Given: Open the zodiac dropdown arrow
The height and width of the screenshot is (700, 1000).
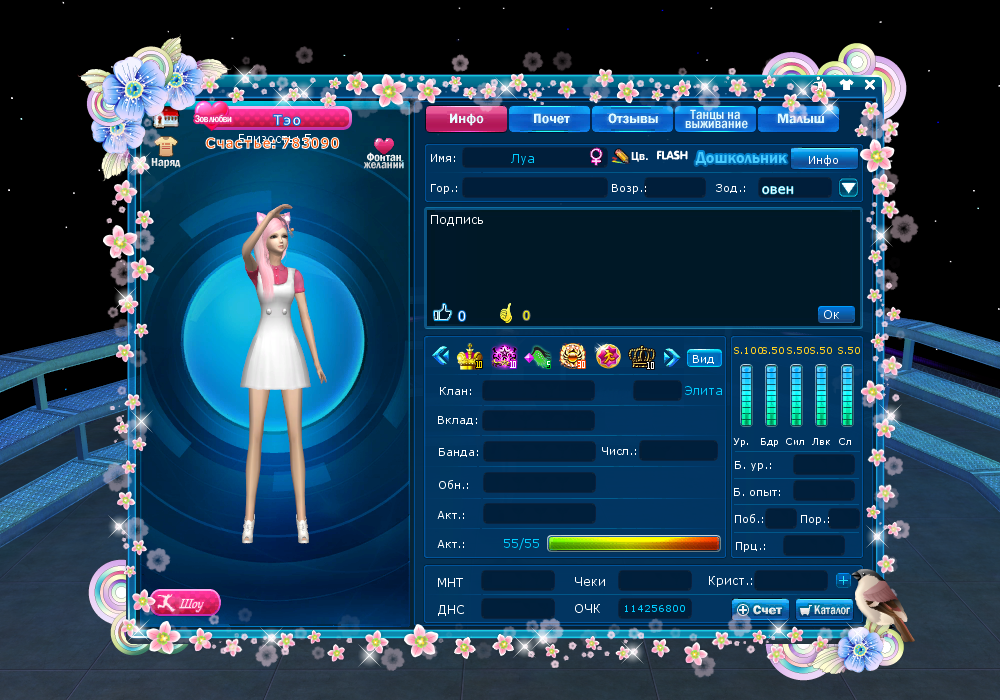Looking at the screenshot, I should coord(848,188).
